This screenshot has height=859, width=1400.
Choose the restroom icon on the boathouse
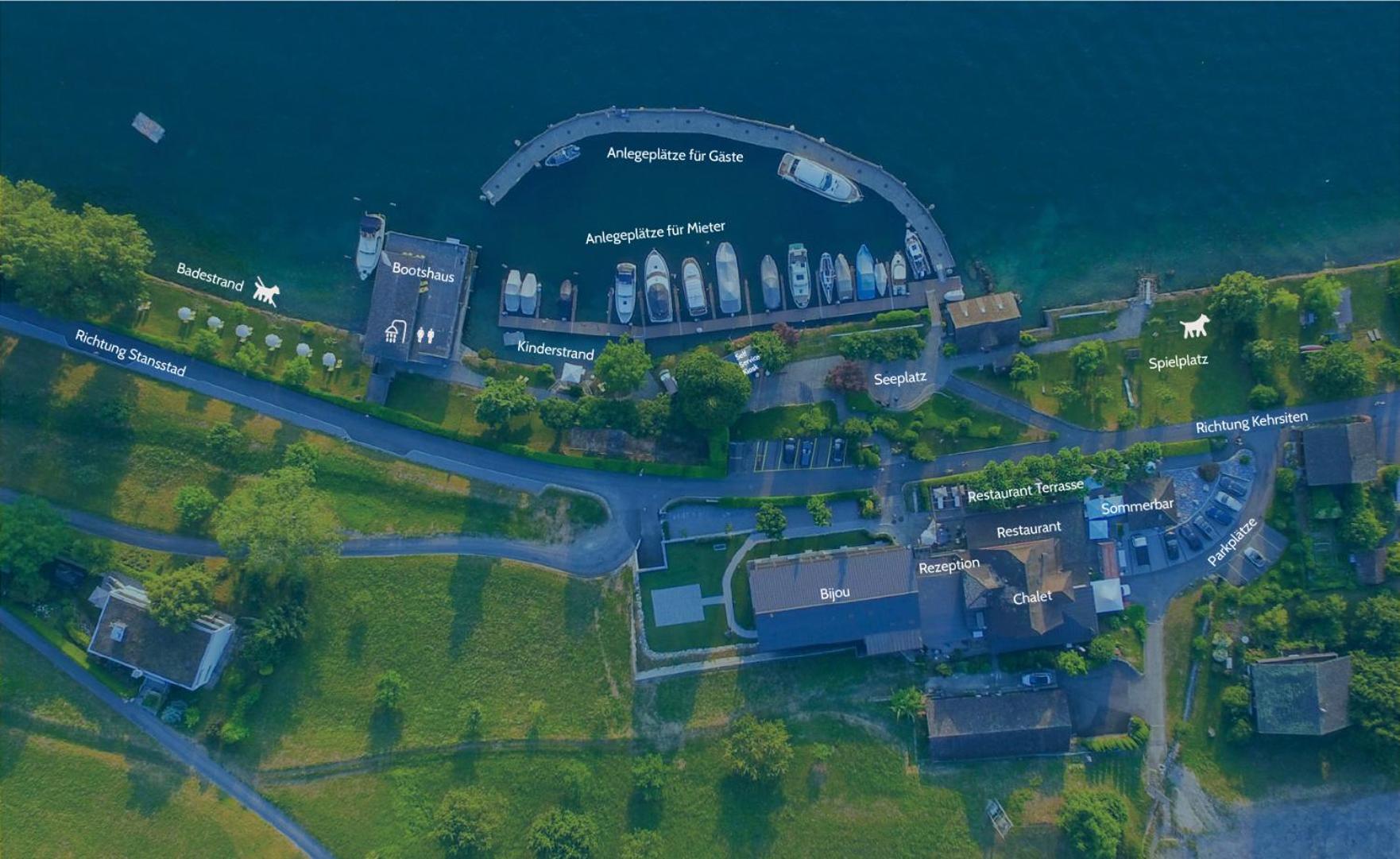coord(426,335)
